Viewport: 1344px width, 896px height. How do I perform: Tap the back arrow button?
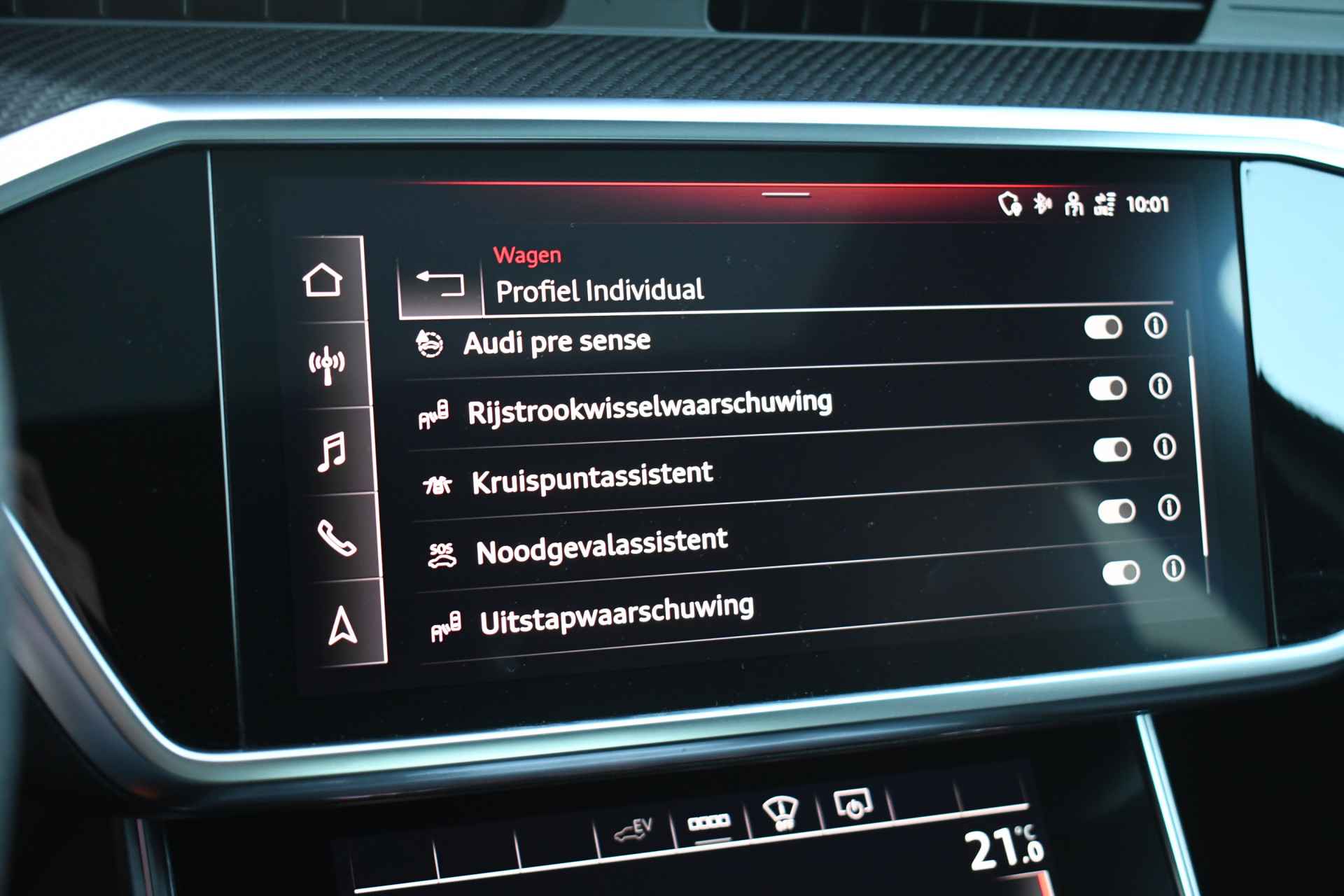(x=440, y=283)
